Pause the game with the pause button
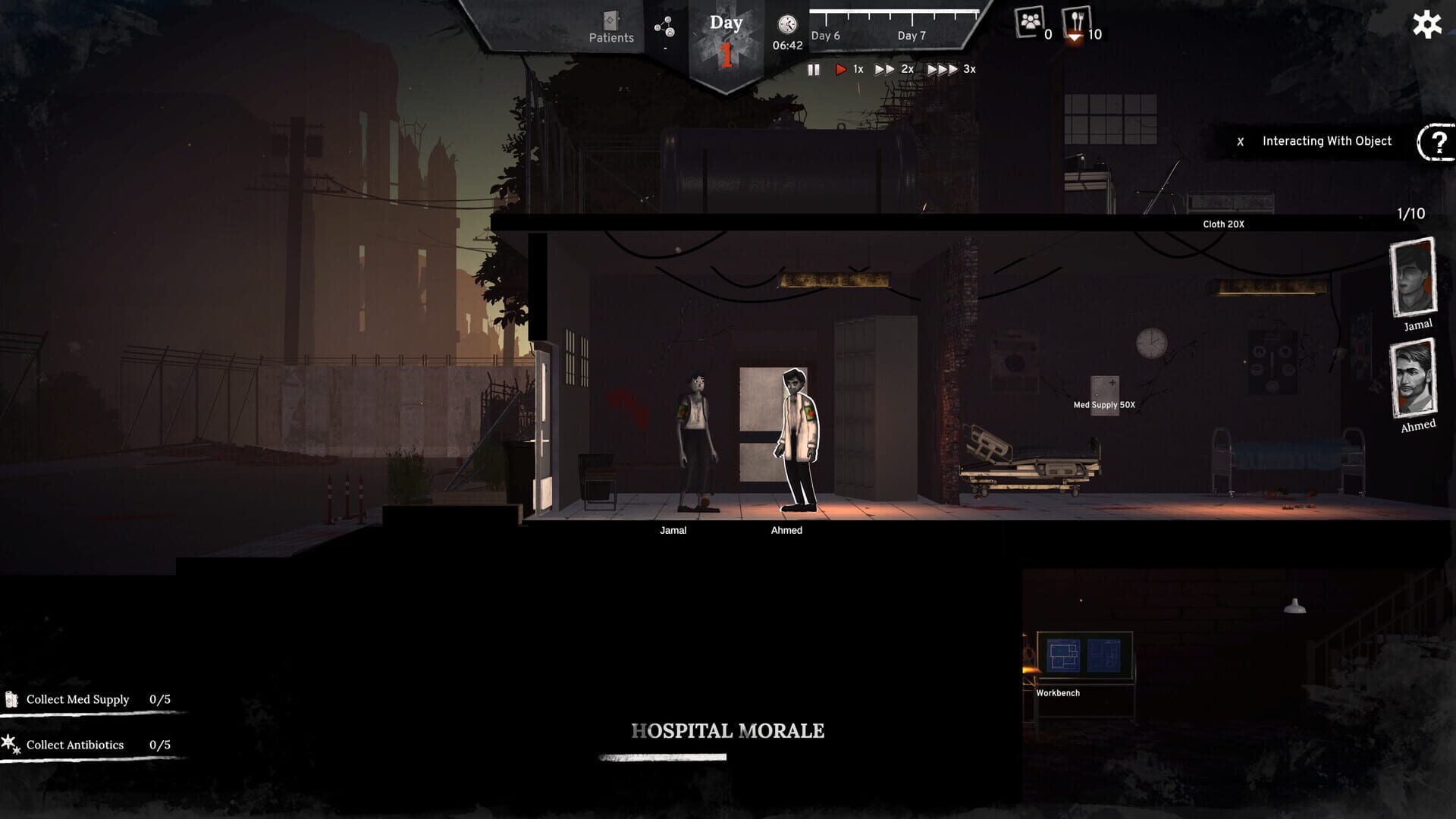The height and width of the screenshot is (819, 1456). click(814, 69)
